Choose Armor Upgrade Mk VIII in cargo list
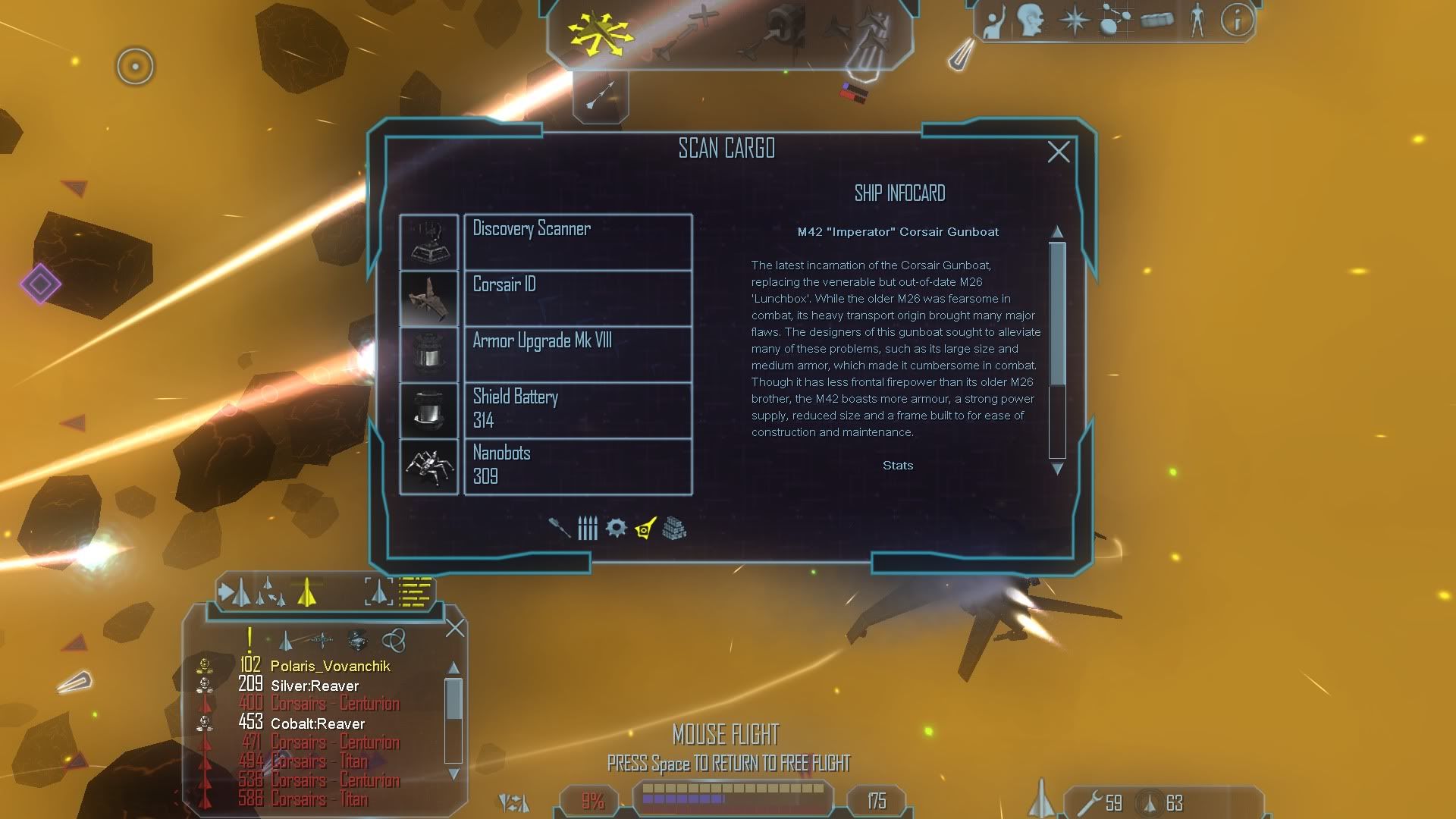1456x819 pixels. (x=577, y=354)
